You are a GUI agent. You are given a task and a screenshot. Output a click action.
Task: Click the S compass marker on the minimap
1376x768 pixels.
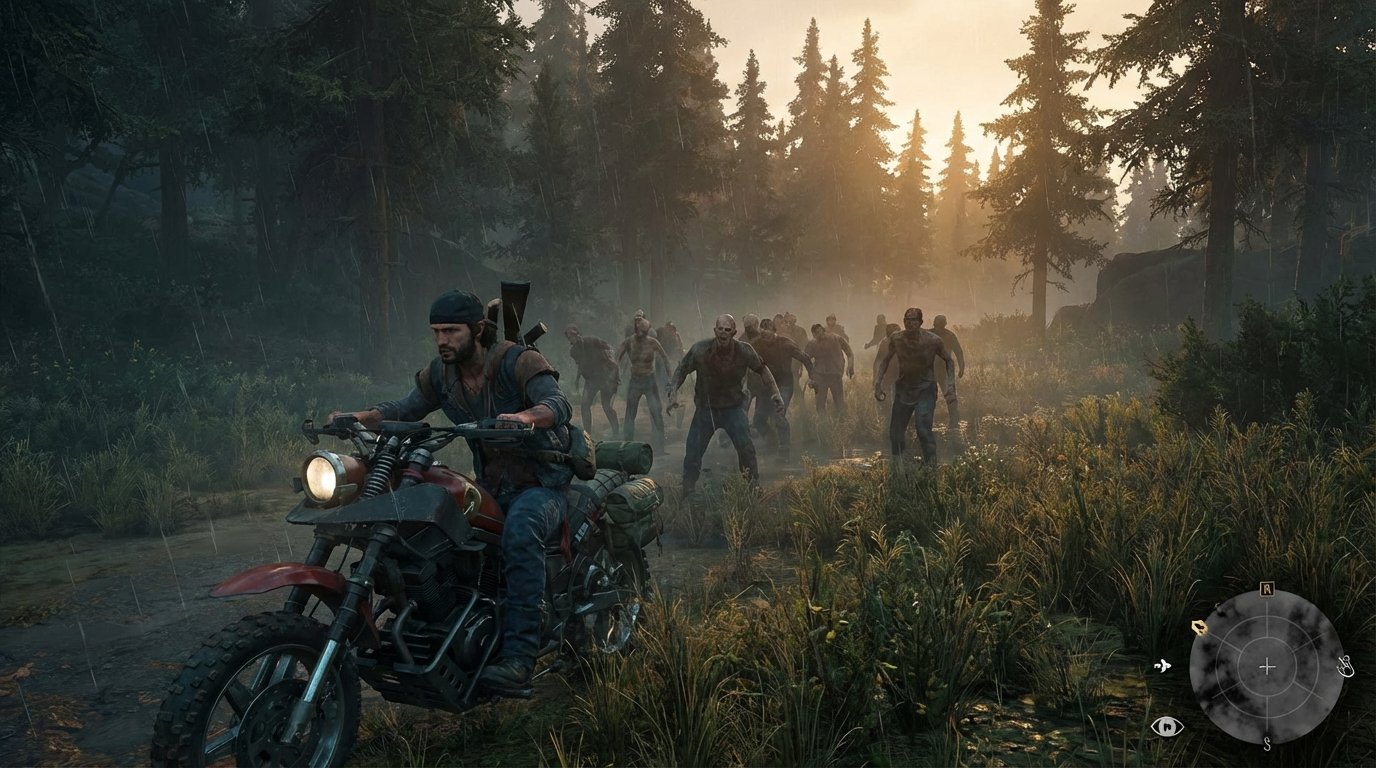click(x=1267, y=743)
